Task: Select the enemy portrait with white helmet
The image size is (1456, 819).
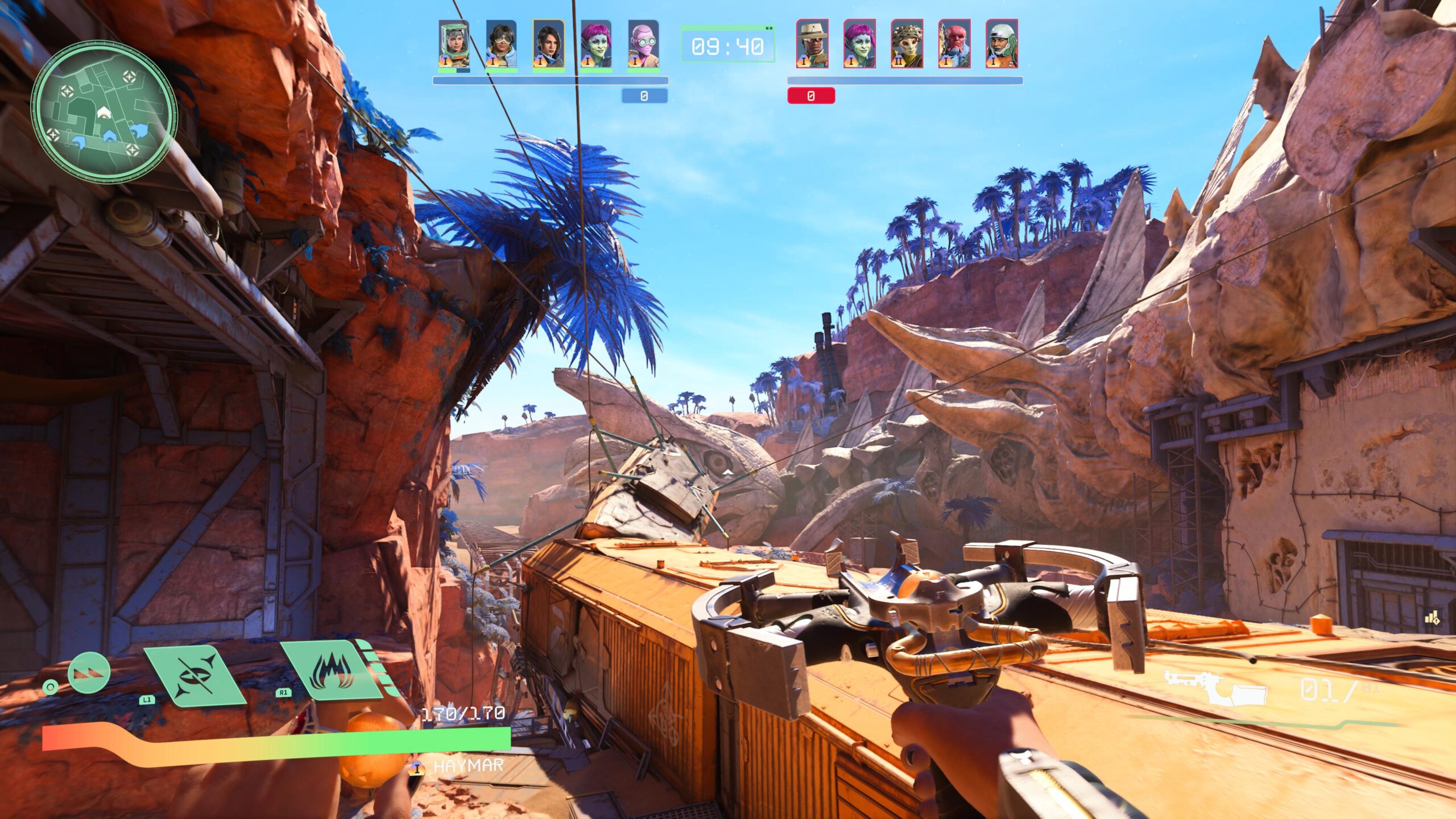Action: 1001,44
